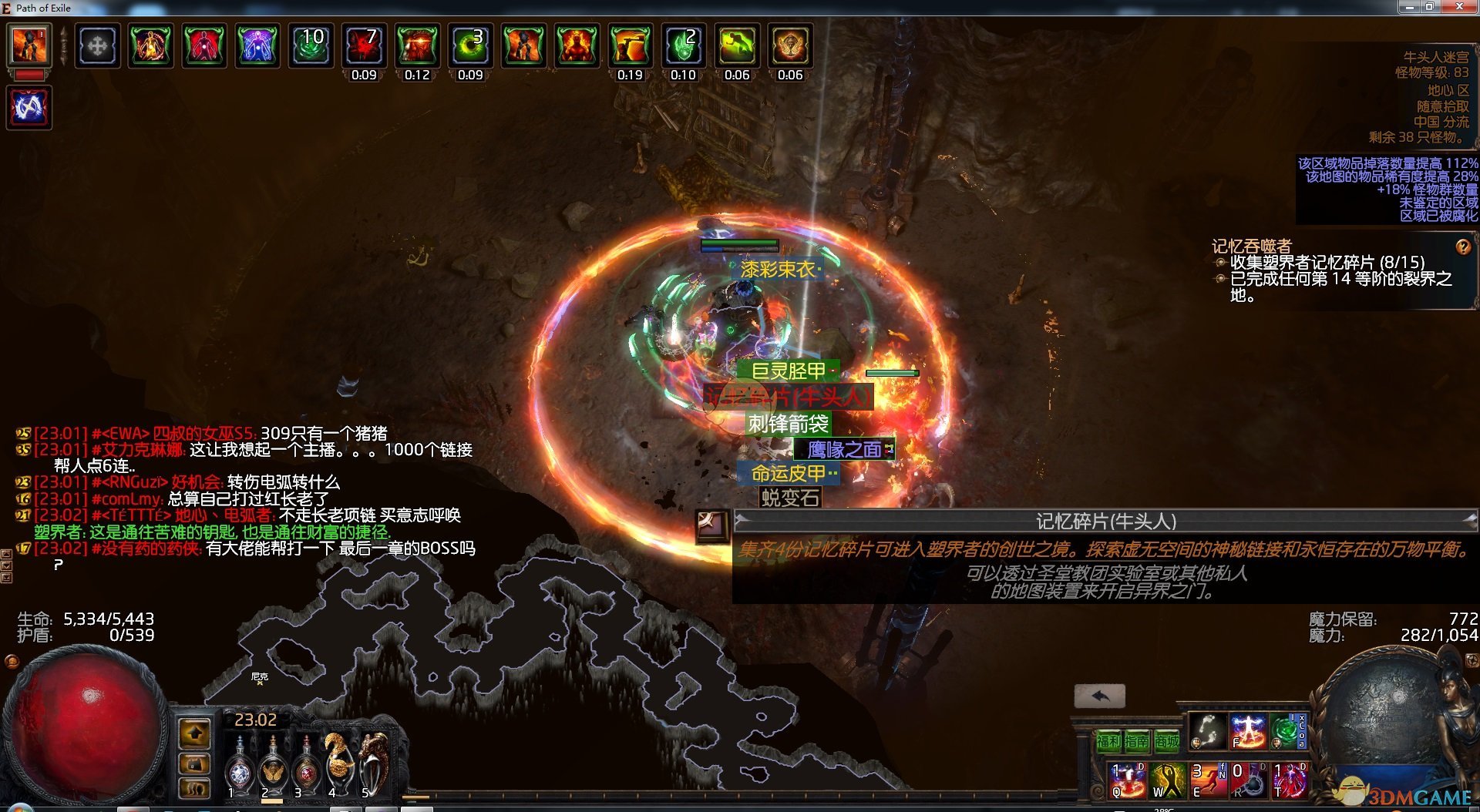This screenshot has width=1480, height=812.
Task: Open the 商城 (shop) button
Action: click(x=1167, y=741)
